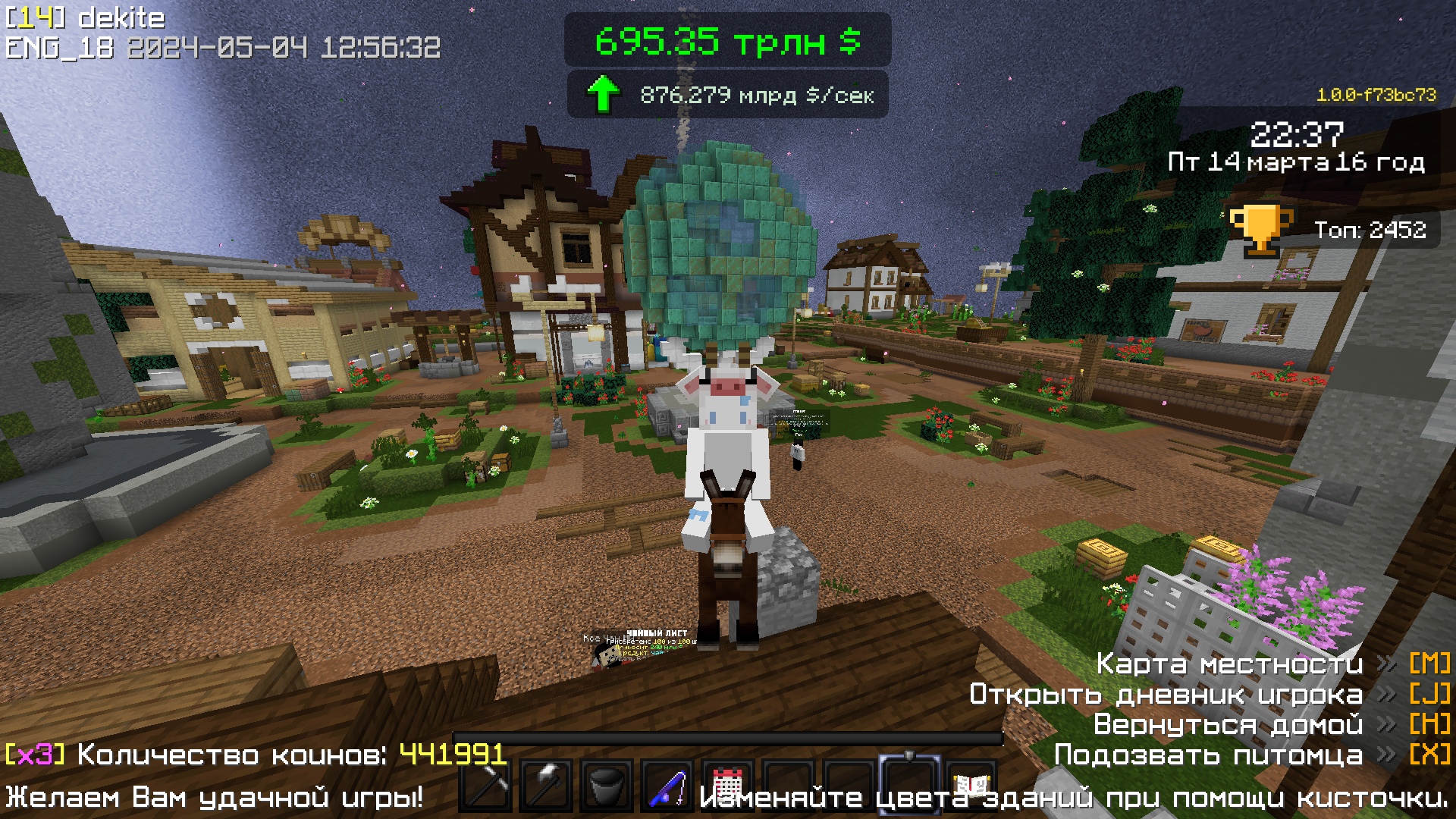
Task: Select the axe hotbar slot
Action: click(x=546, y=786)
